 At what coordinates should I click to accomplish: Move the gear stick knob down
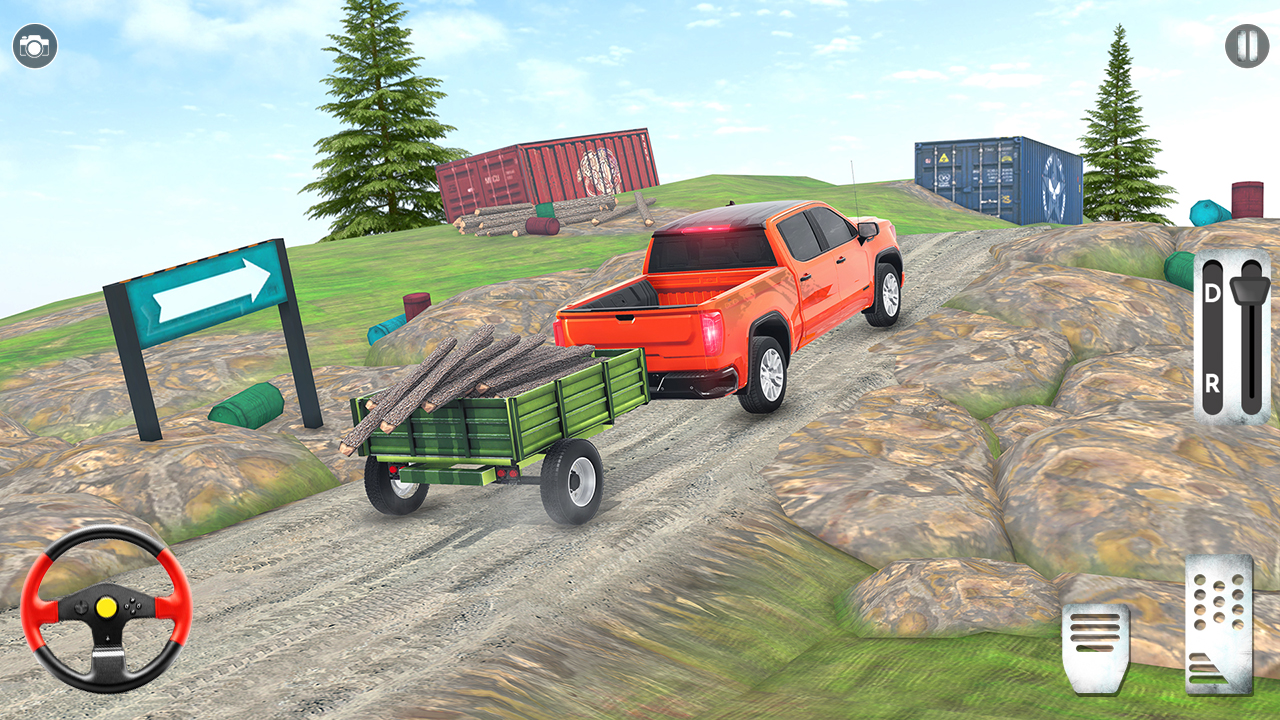coord(1247,290)
